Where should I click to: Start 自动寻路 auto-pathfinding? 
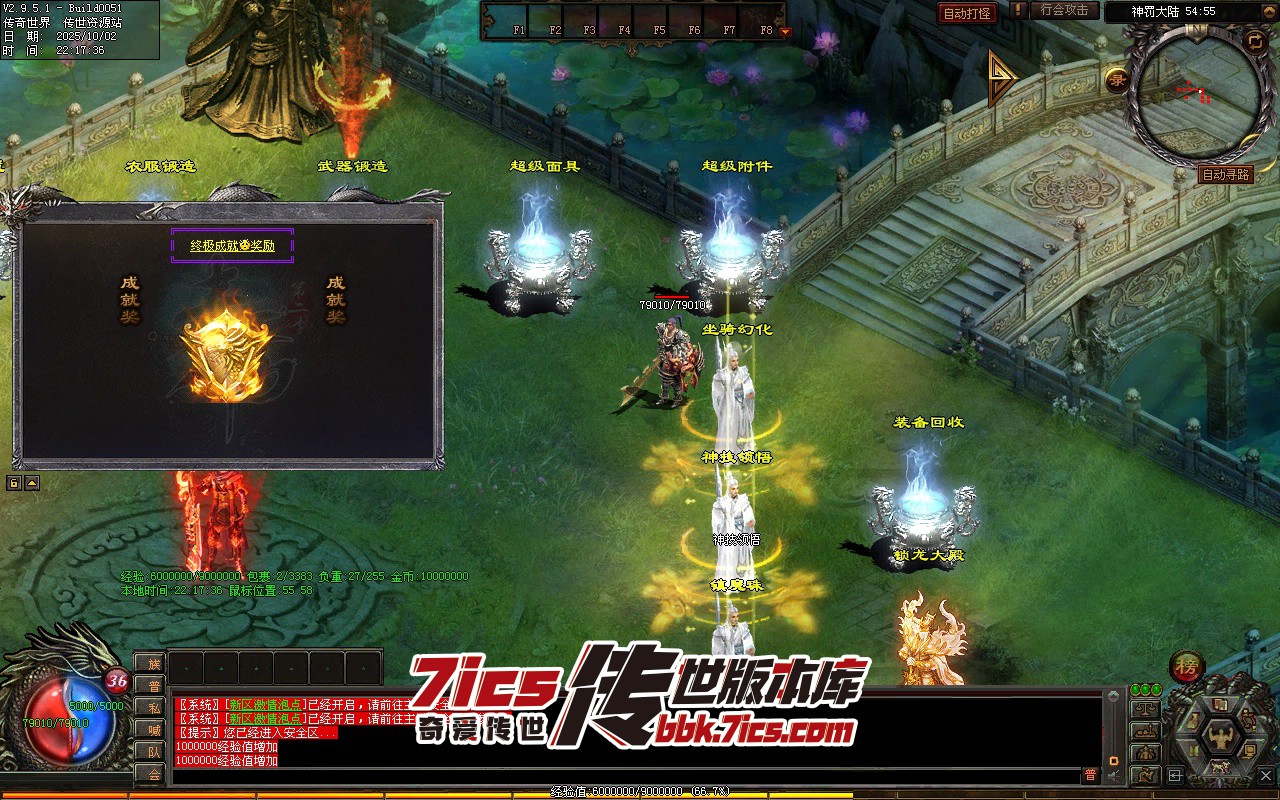[x=1225, y=174]
